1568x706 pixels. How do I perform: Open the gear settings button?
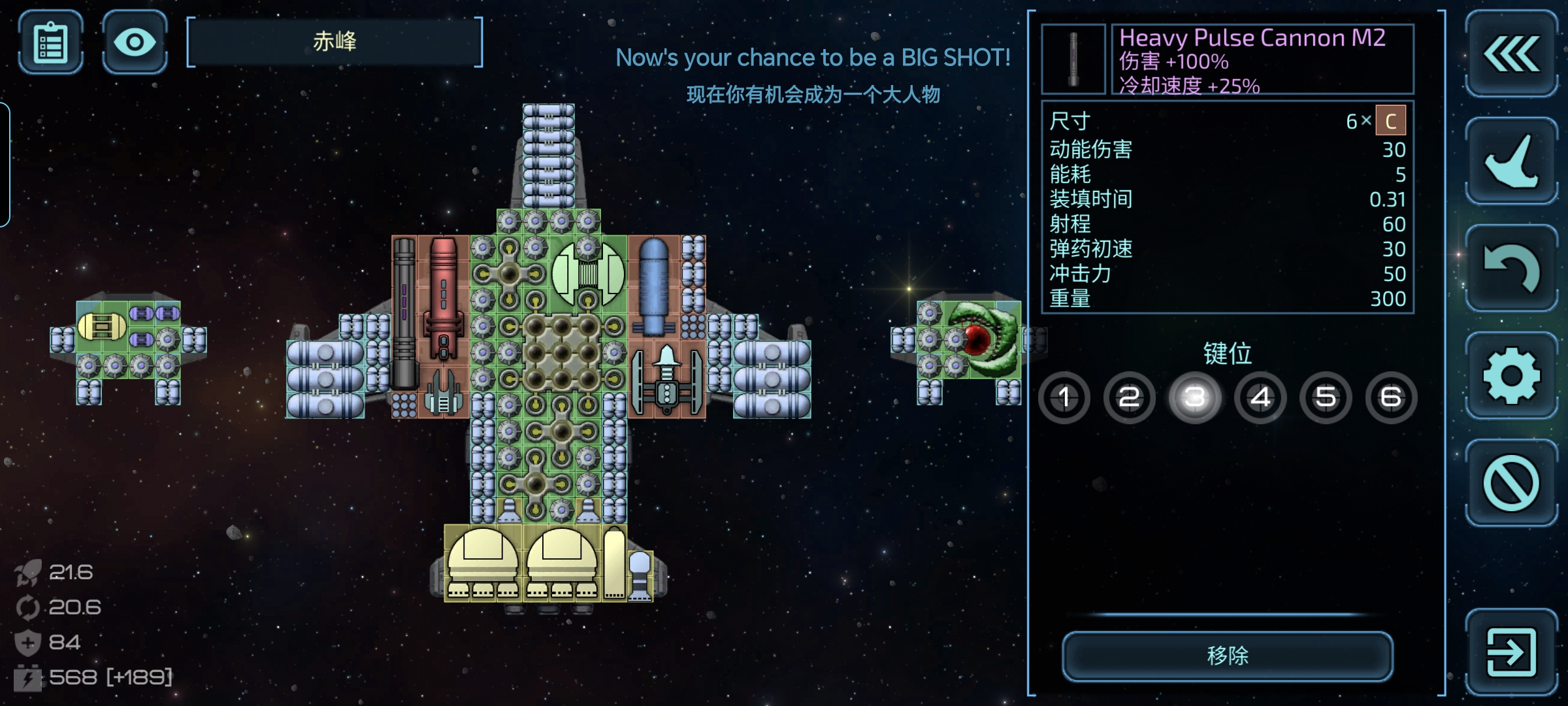(1511, 376)
